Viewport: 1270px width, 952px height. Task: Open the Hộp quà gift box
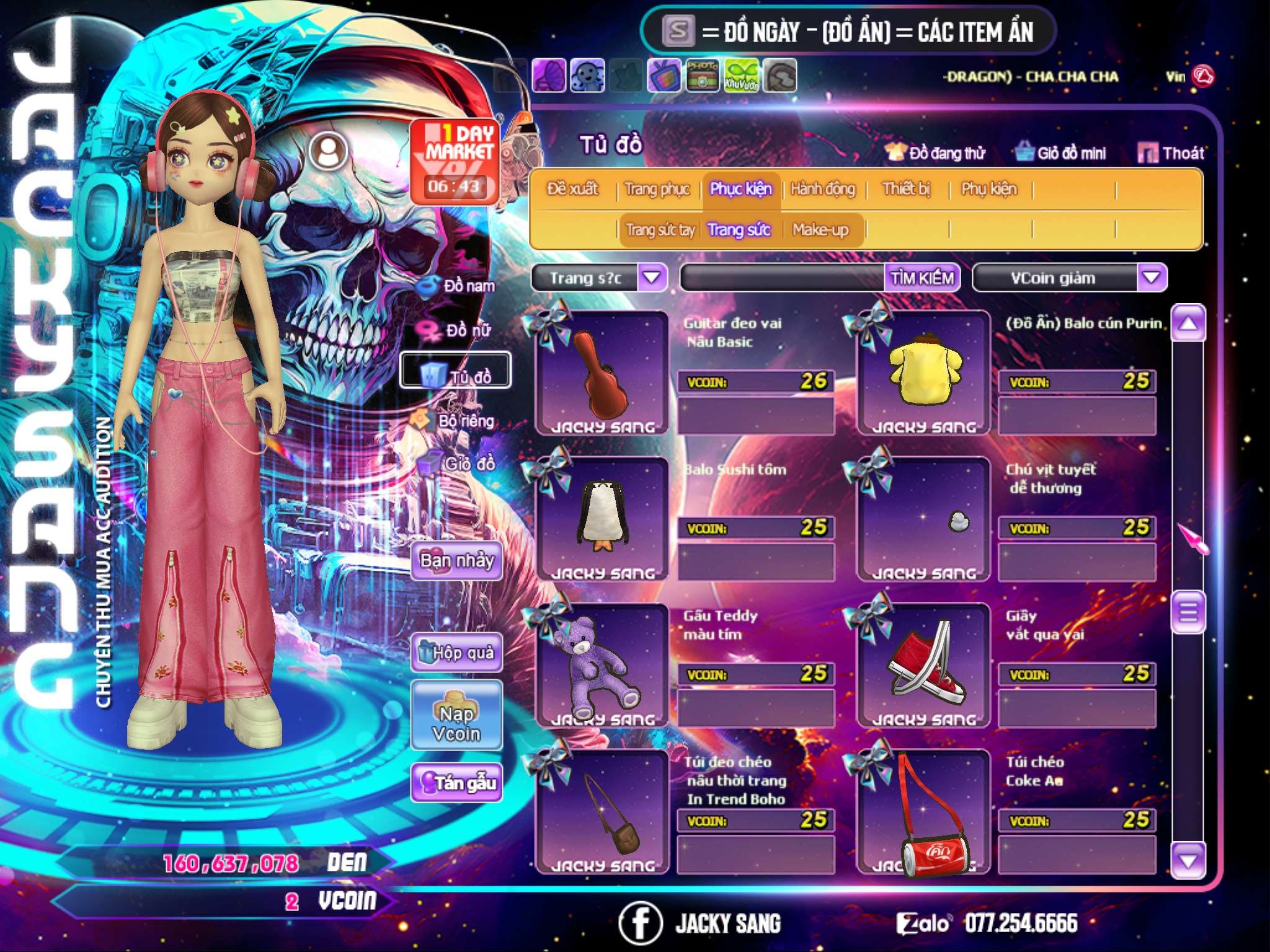click(x=456, y=653)
